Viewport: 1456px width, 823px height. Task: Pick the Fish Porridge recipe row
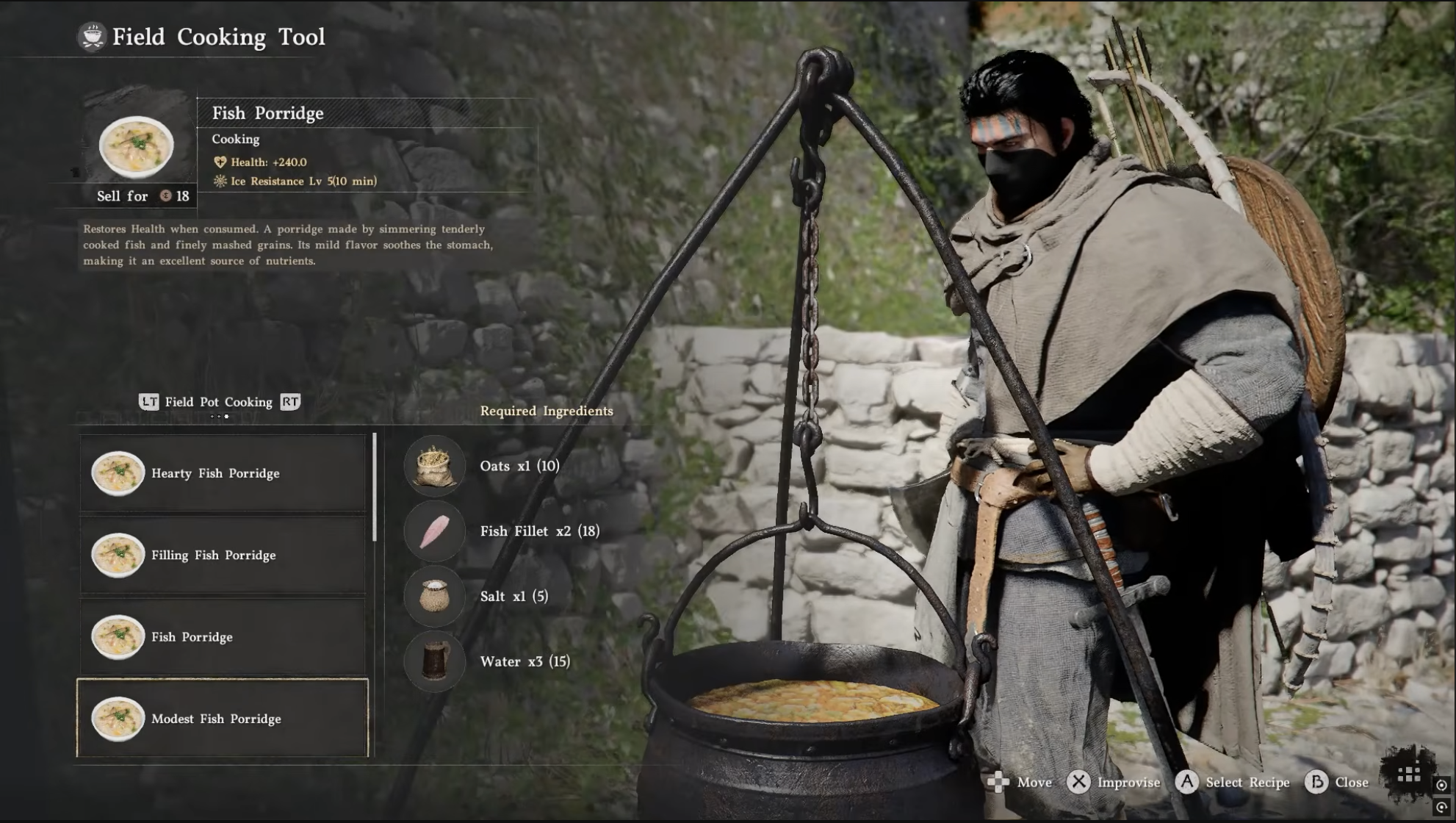[x=223, y=636]
